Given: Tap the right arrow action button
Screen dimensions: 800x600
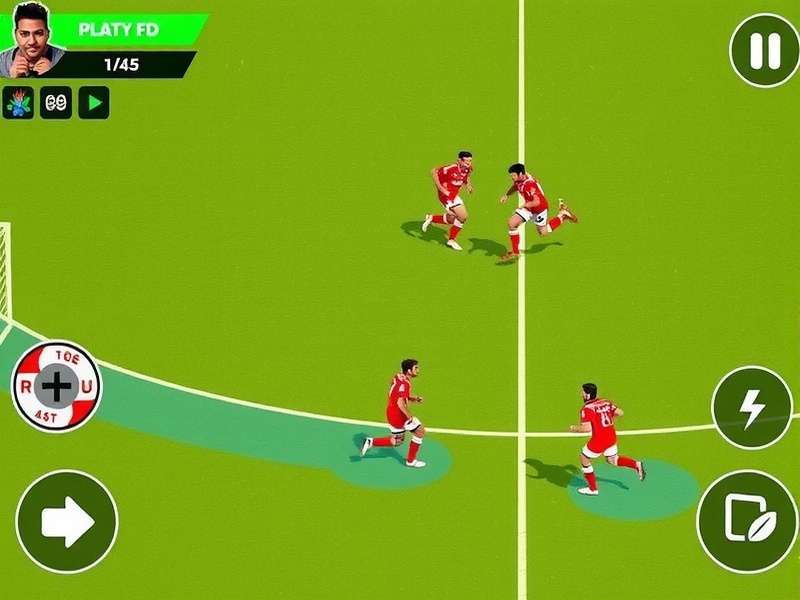Looking at the screenshot, I should point(67,521).
